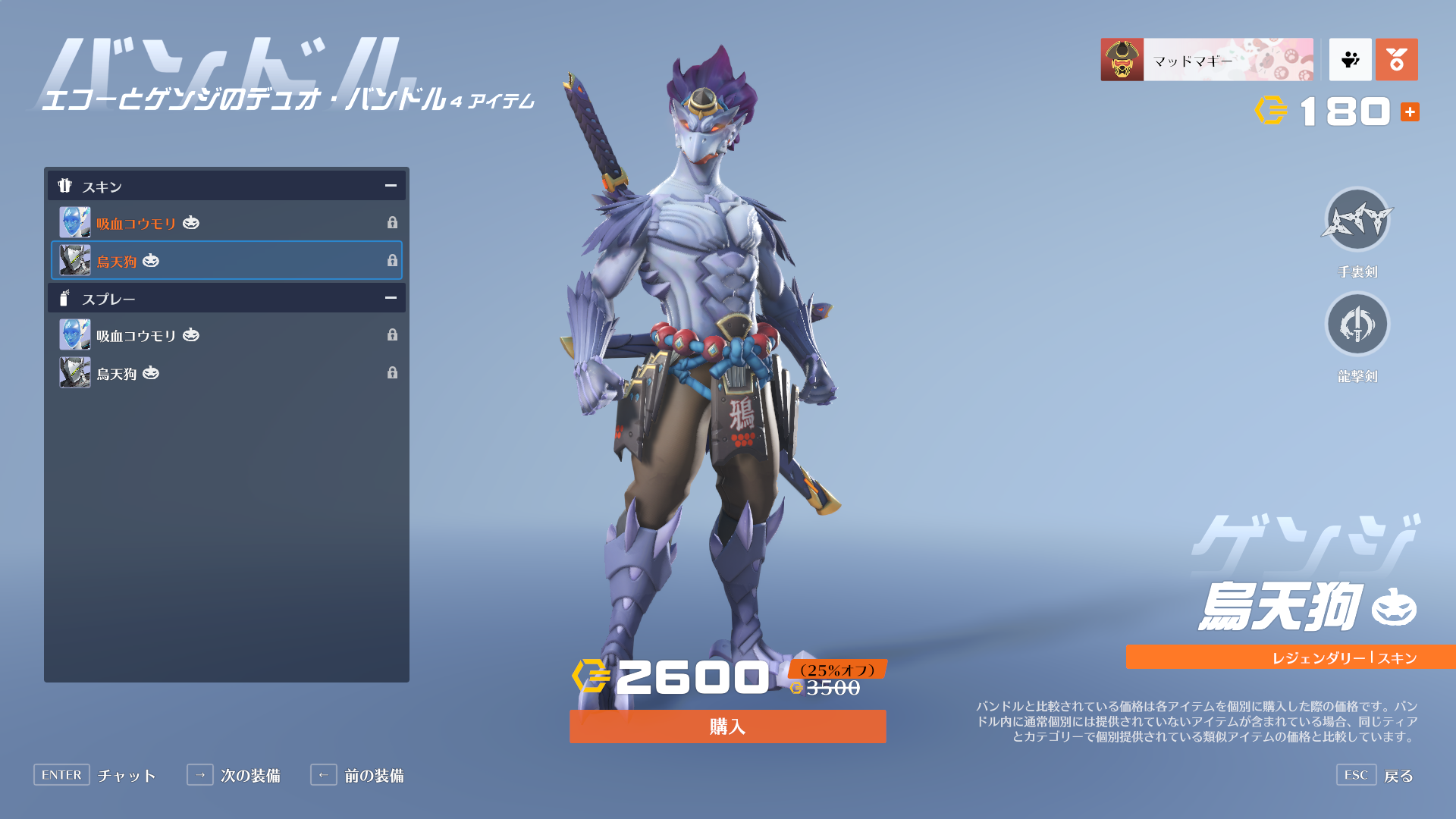This screenshot has width=1456, height=819.
Task: Add coins with the orange plus button
Action: [1410, 112]
